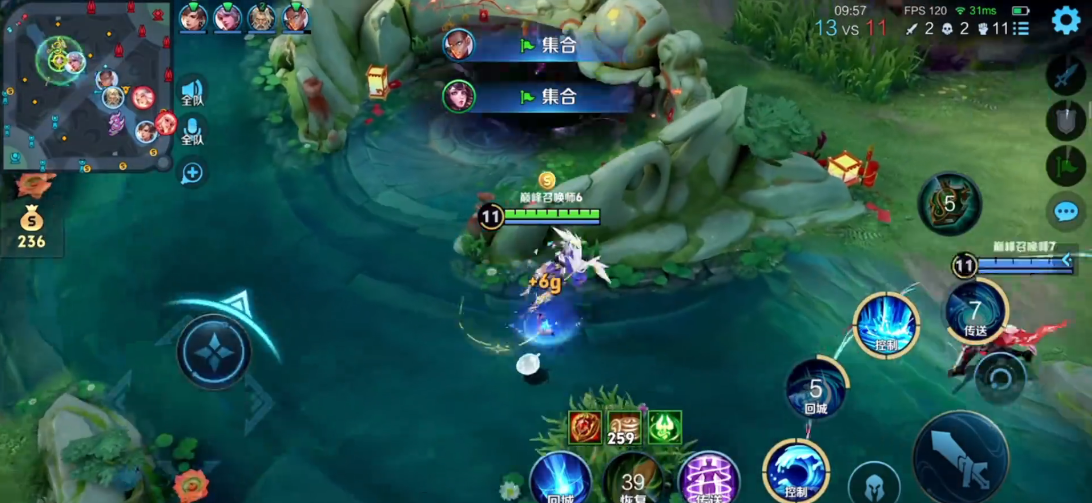Tap the helmet hero-target button
The height and width of the screenshot is (503, 1092).
875,483
